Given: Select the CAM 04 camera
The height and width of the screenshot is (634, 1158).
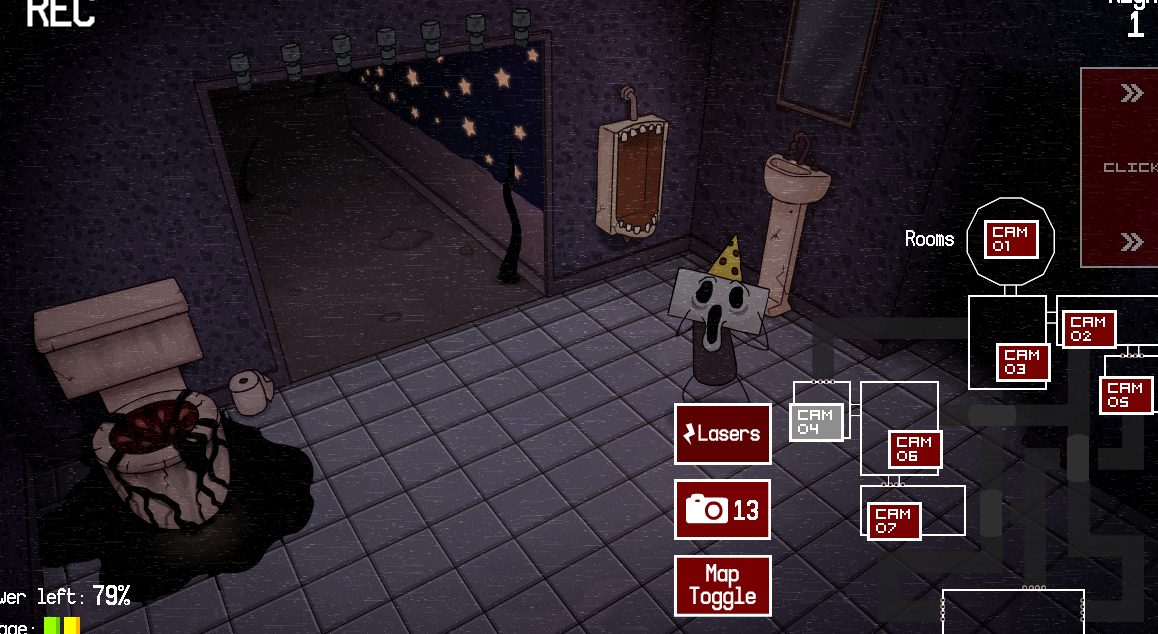Looking at the screenshot, I should pyautogui.click(x=816, y=422).
